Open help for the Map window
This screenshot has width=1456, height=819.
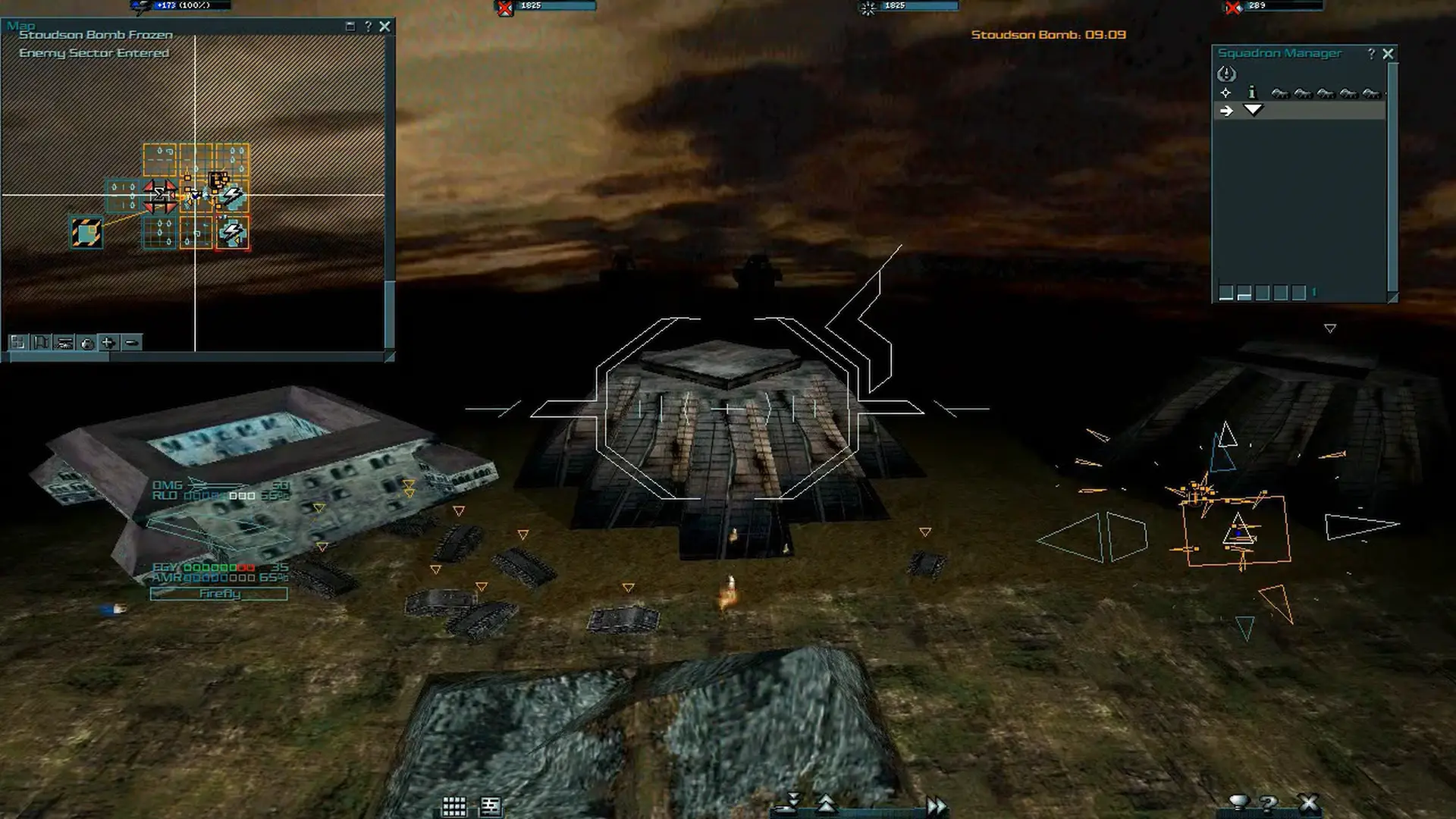[368, 27]
